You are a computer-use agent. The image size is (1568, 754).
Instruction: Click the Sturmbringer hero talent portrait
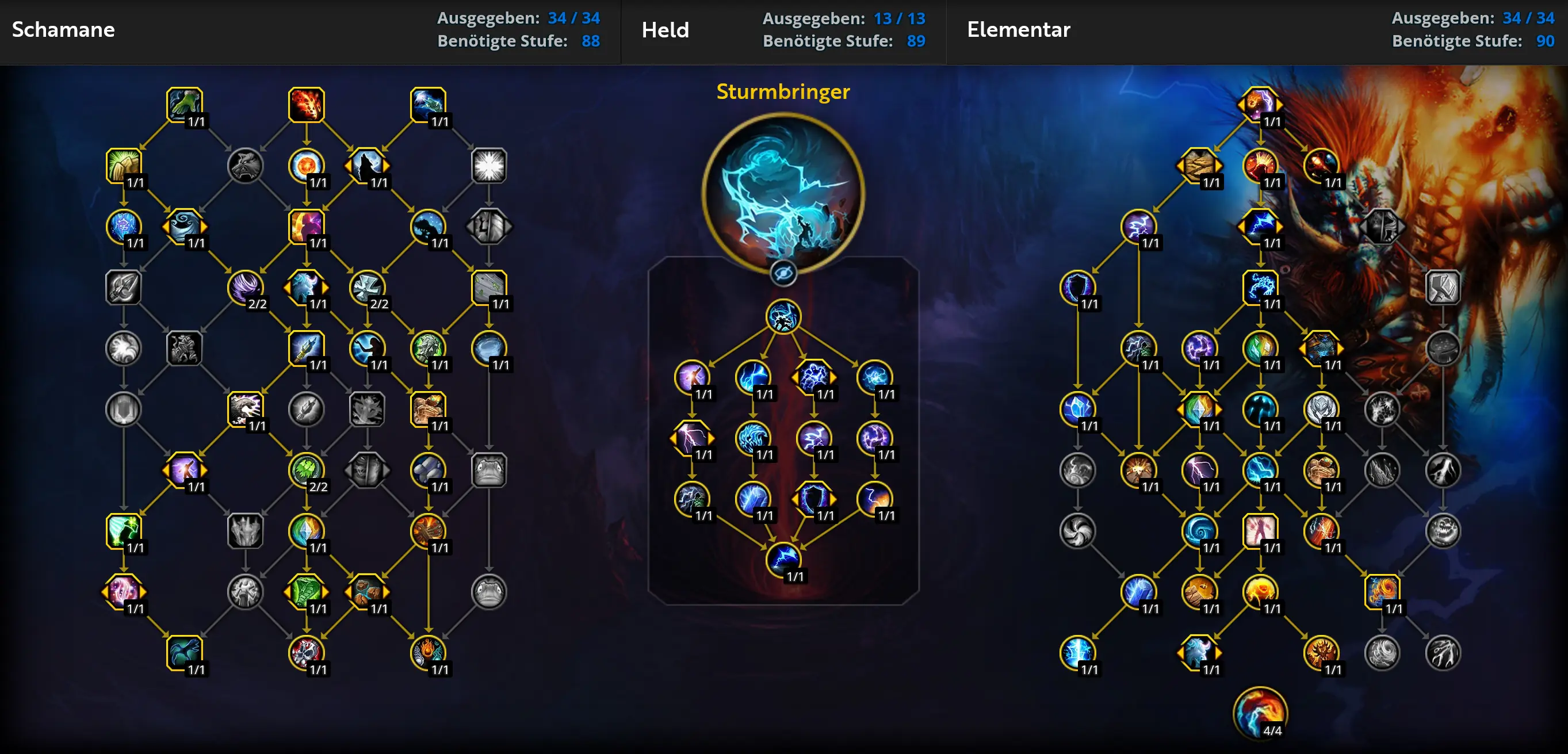(x=783, y=192)
